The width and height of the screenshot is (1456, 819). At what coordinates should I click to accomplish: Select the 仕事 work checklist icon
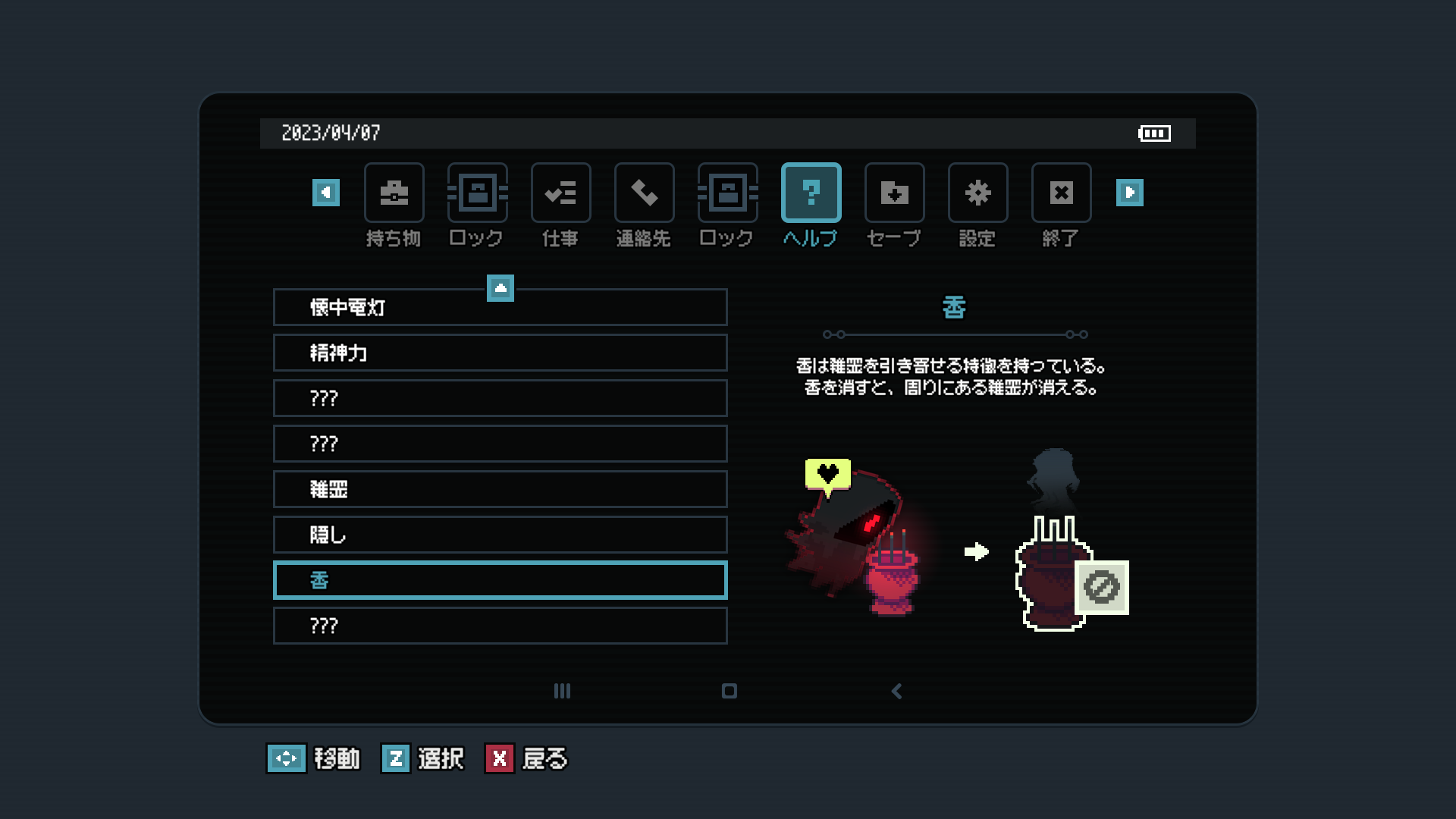pyautogui.click(x=561, y=193)
